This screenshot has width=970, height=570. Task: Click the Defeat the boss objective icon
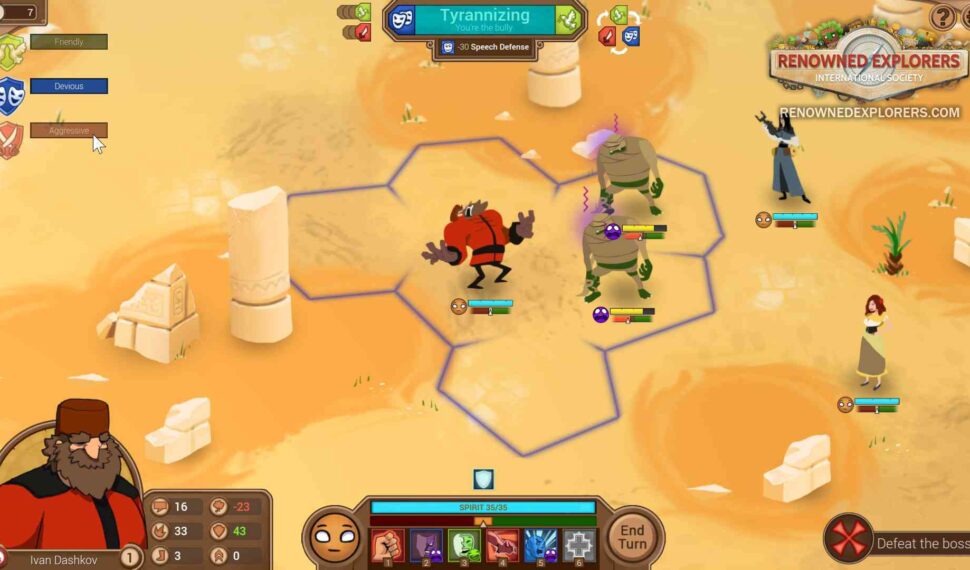pyautogui.click(x=848, y=539)
